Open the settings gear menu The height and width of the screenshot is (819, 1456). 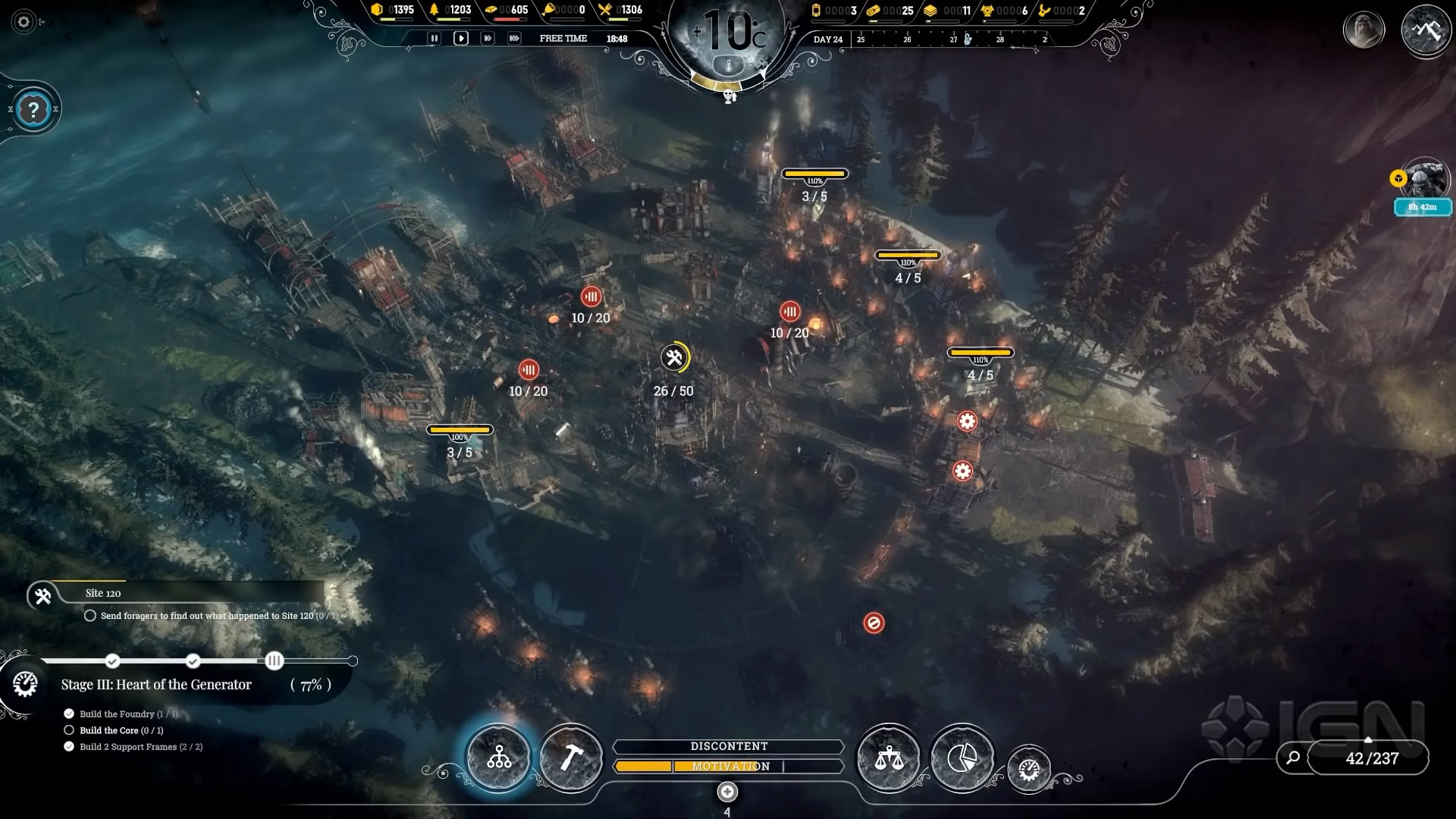(24, 22)
